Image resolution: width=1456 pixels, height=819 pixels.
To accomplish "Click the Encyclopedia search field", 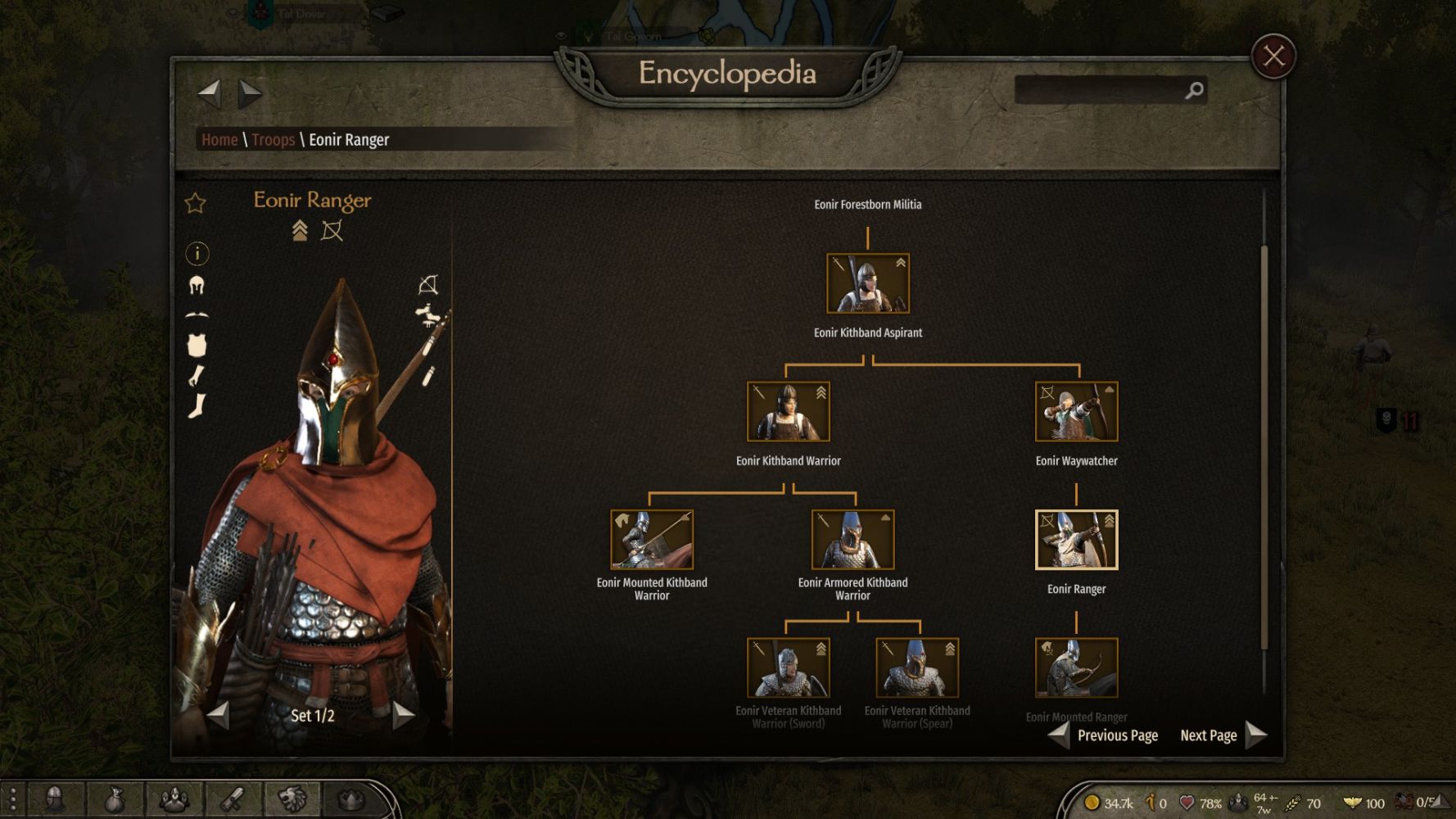I will 1099,90.
